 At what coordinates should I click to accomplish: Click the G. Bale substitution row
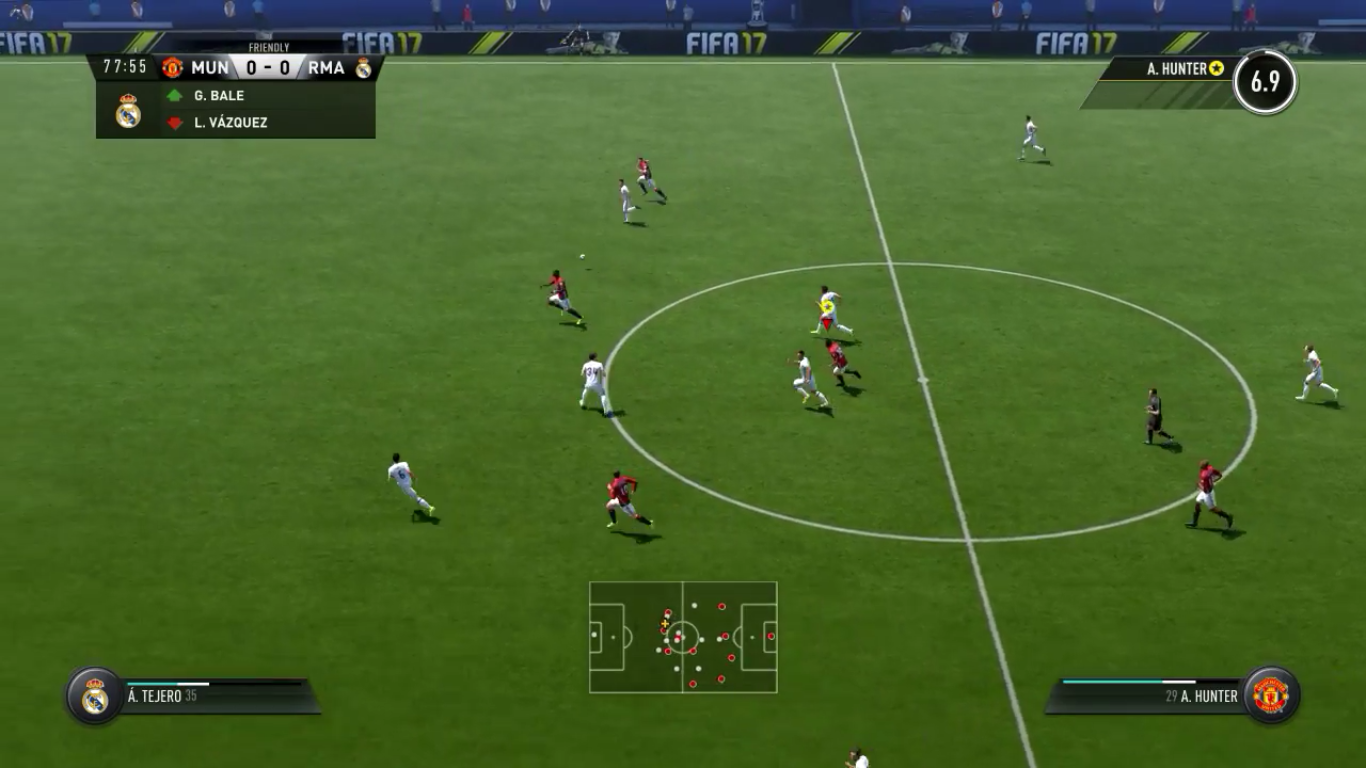265,96
